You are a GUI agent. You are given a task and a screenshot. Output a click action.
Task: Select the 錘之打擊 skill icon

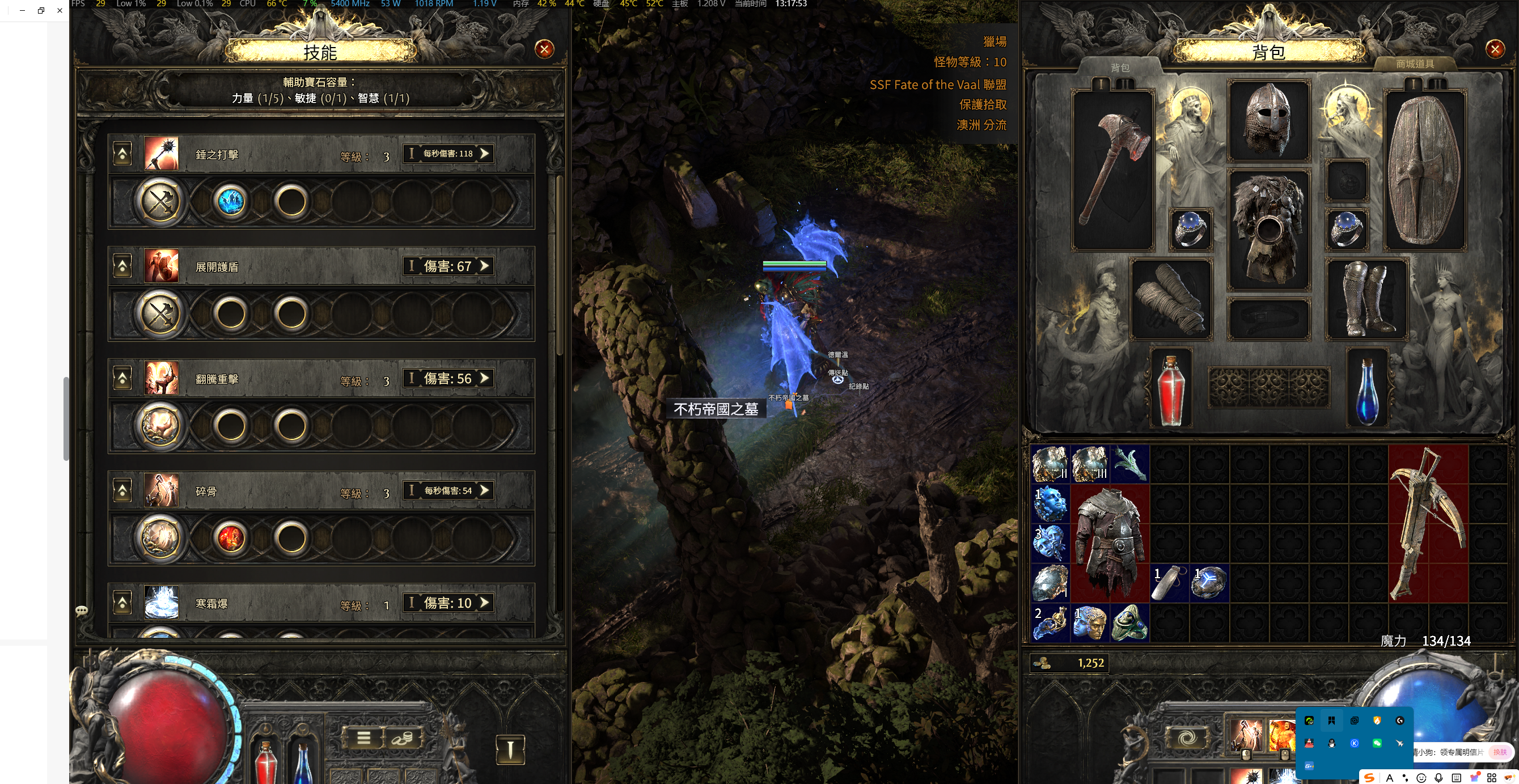tap(161, 154)
